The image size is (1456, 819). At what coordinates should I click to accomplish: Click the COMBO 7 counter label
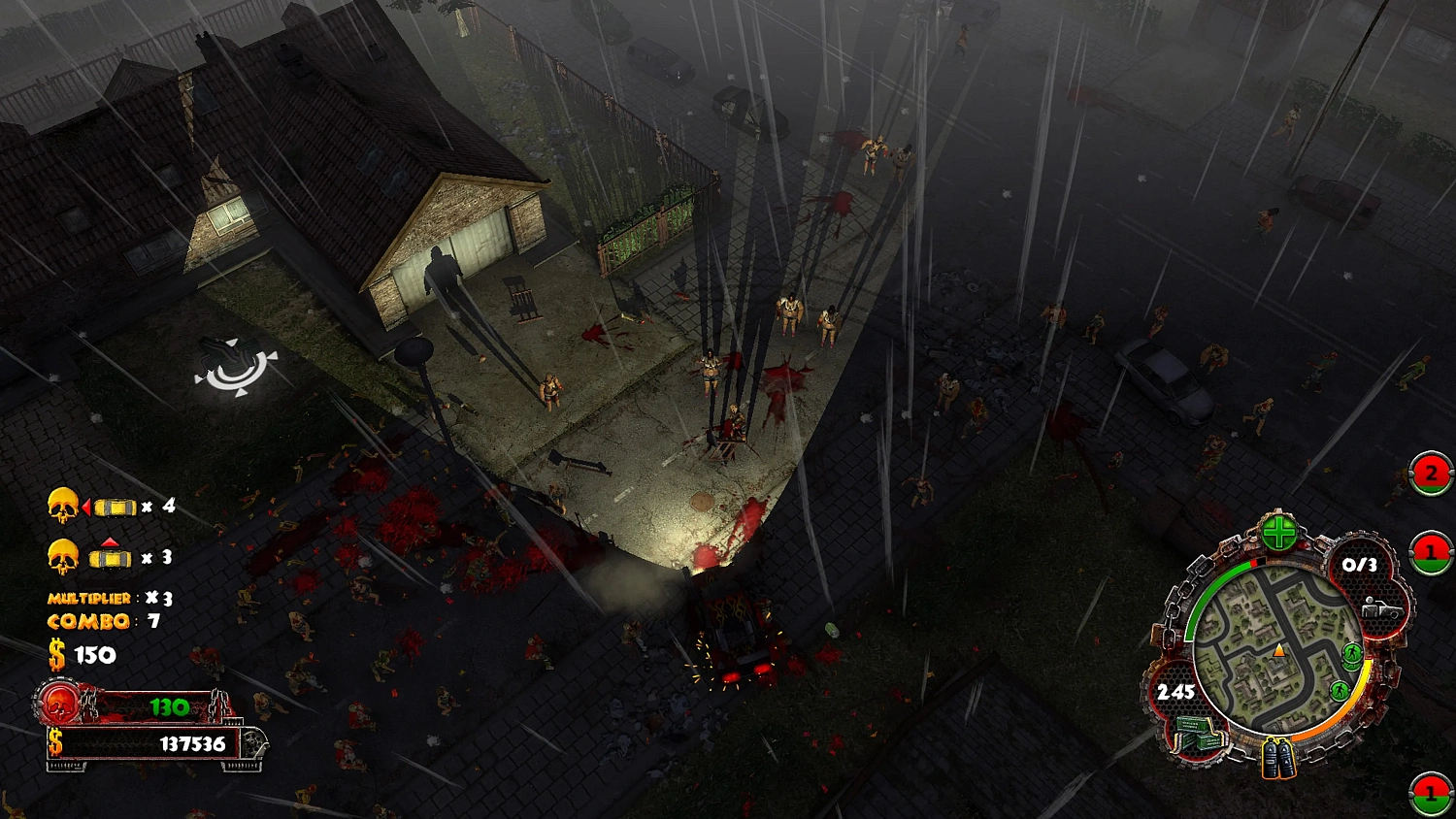point(88,620)
